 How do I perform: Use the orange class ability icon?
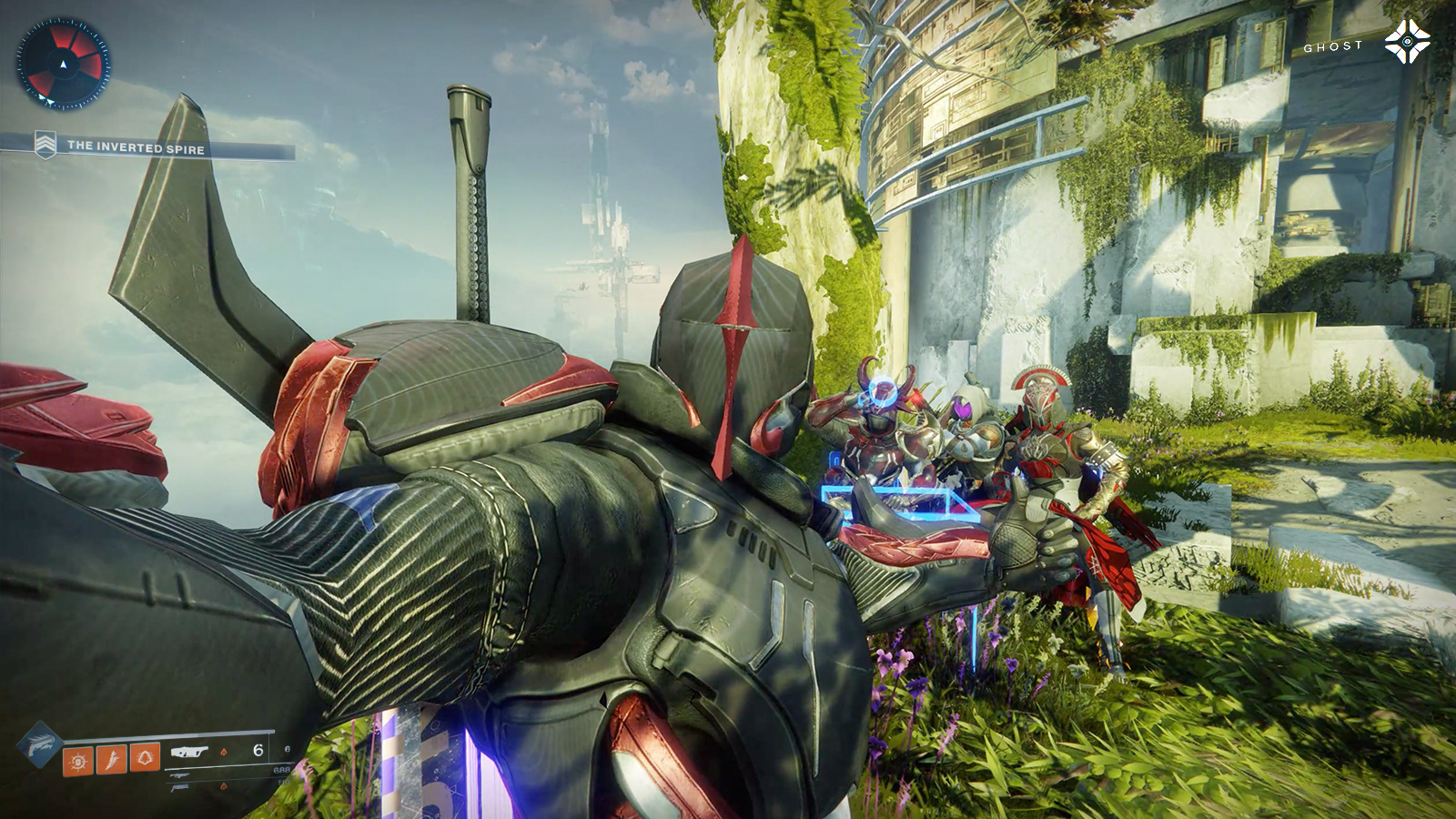click(146, 757)
